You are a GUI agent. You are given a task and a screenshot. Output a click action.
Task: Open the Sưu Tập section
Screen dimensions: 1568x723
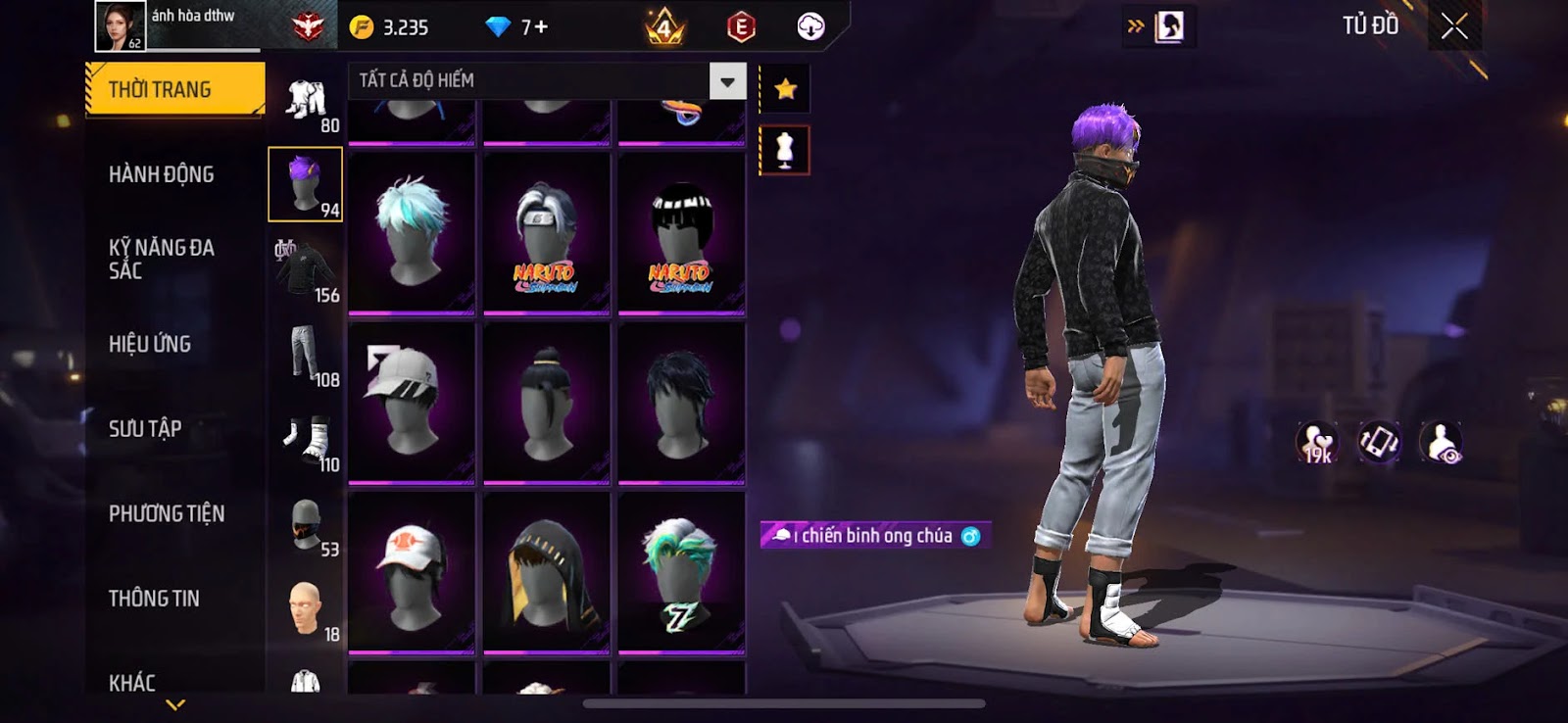tap(145, 428)
